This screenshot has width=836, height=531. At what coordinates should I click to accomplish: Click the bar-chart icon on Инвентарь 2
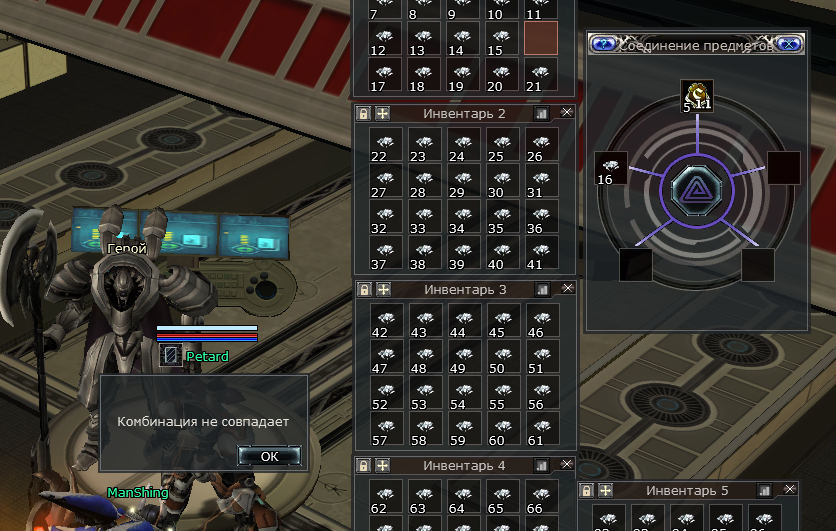click(x=543, y=114)
